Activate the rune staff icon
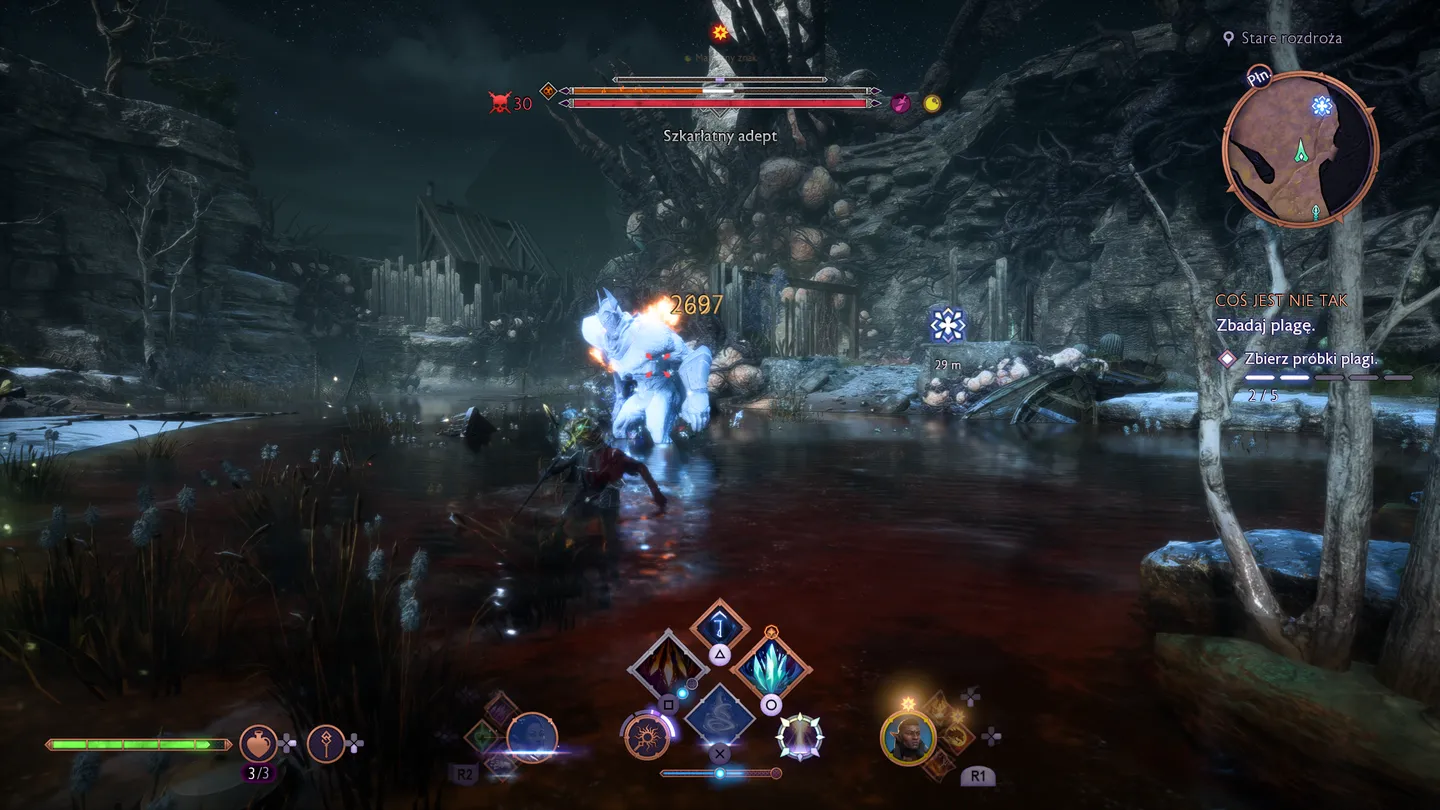 click(x=326, y=743)
